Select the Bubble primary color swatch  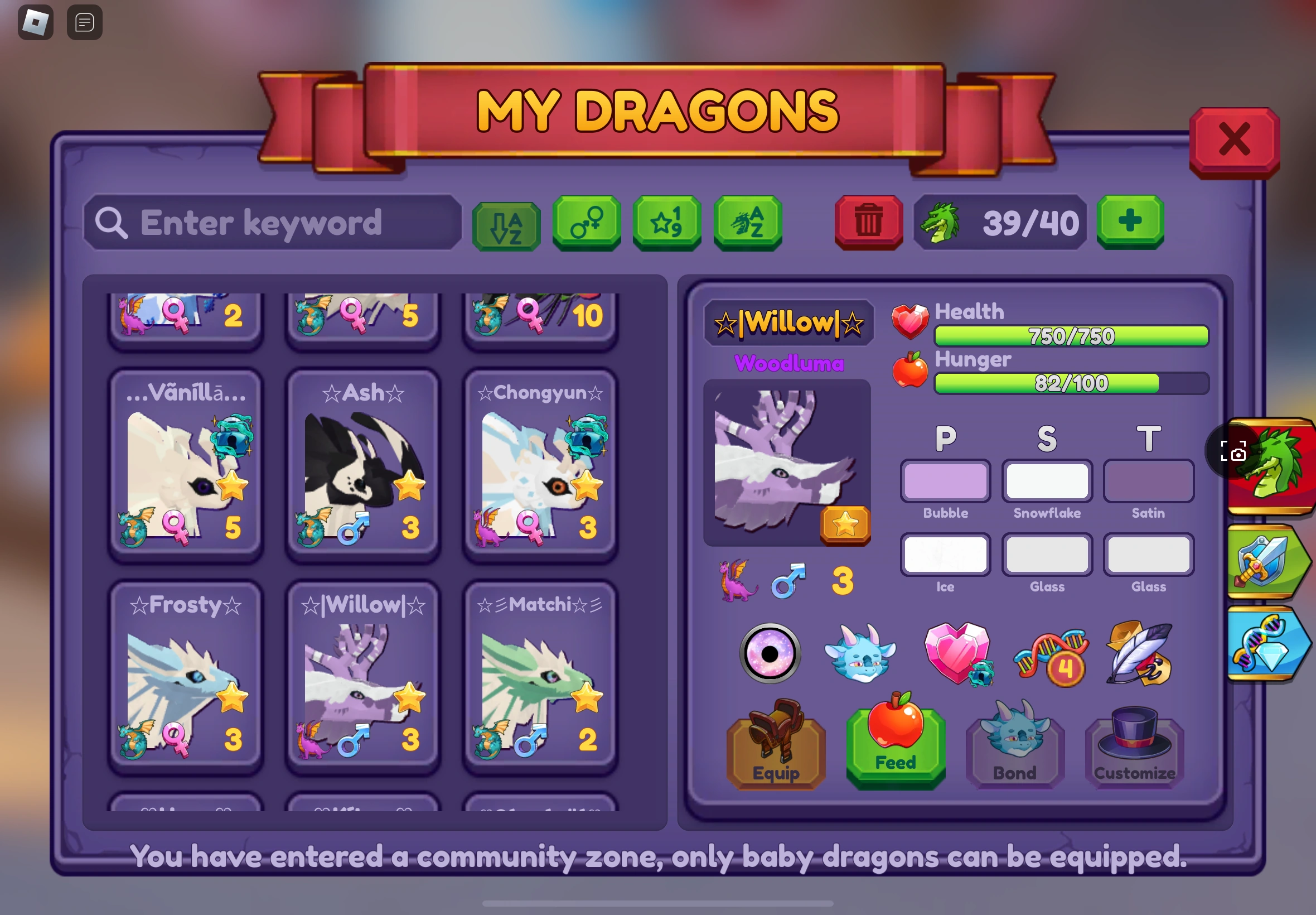coord(945,481)
